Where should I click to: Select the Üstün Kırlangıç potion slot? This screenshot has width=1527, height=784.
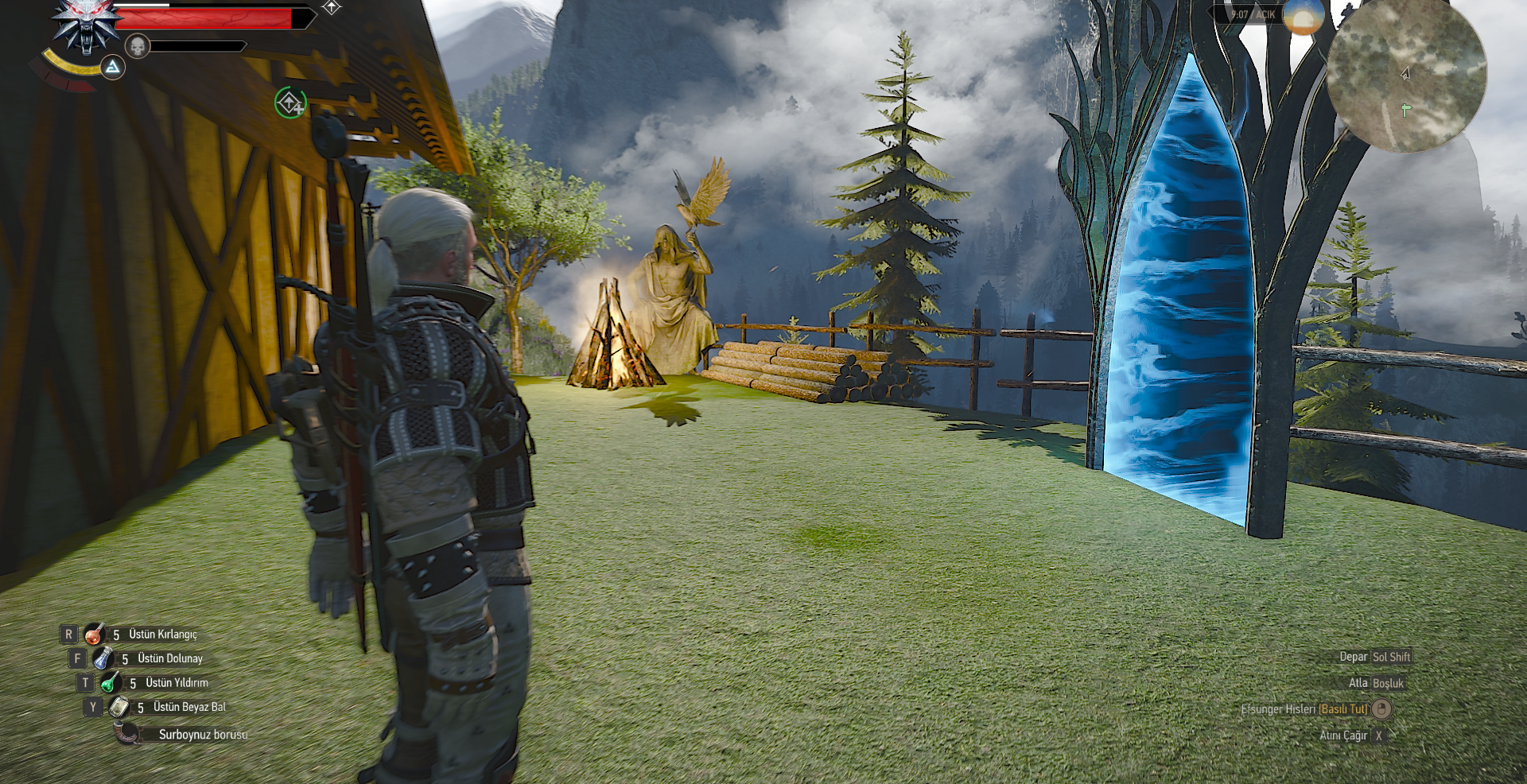click(95, 634)
